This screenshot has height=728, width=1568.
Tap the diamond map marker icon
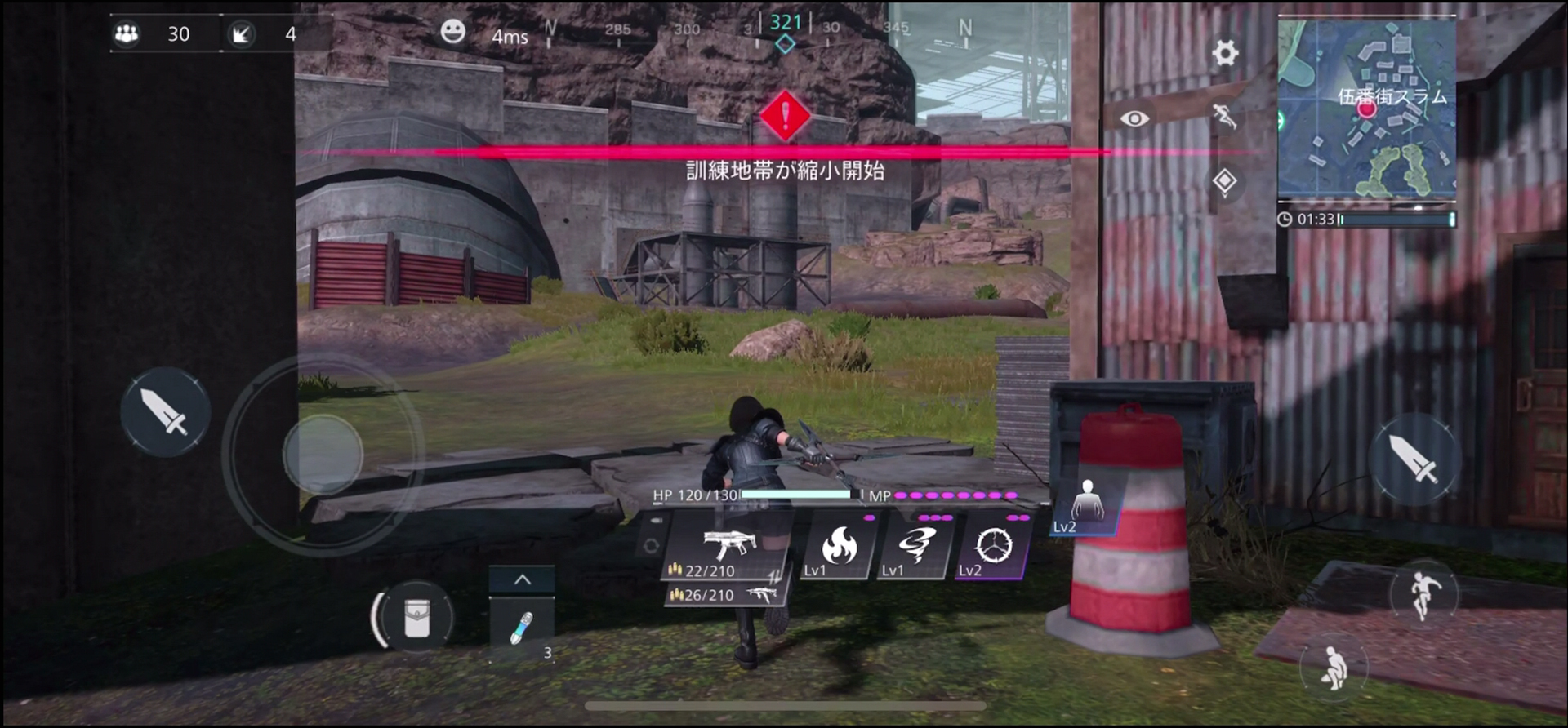click(x=1224, y=180)
